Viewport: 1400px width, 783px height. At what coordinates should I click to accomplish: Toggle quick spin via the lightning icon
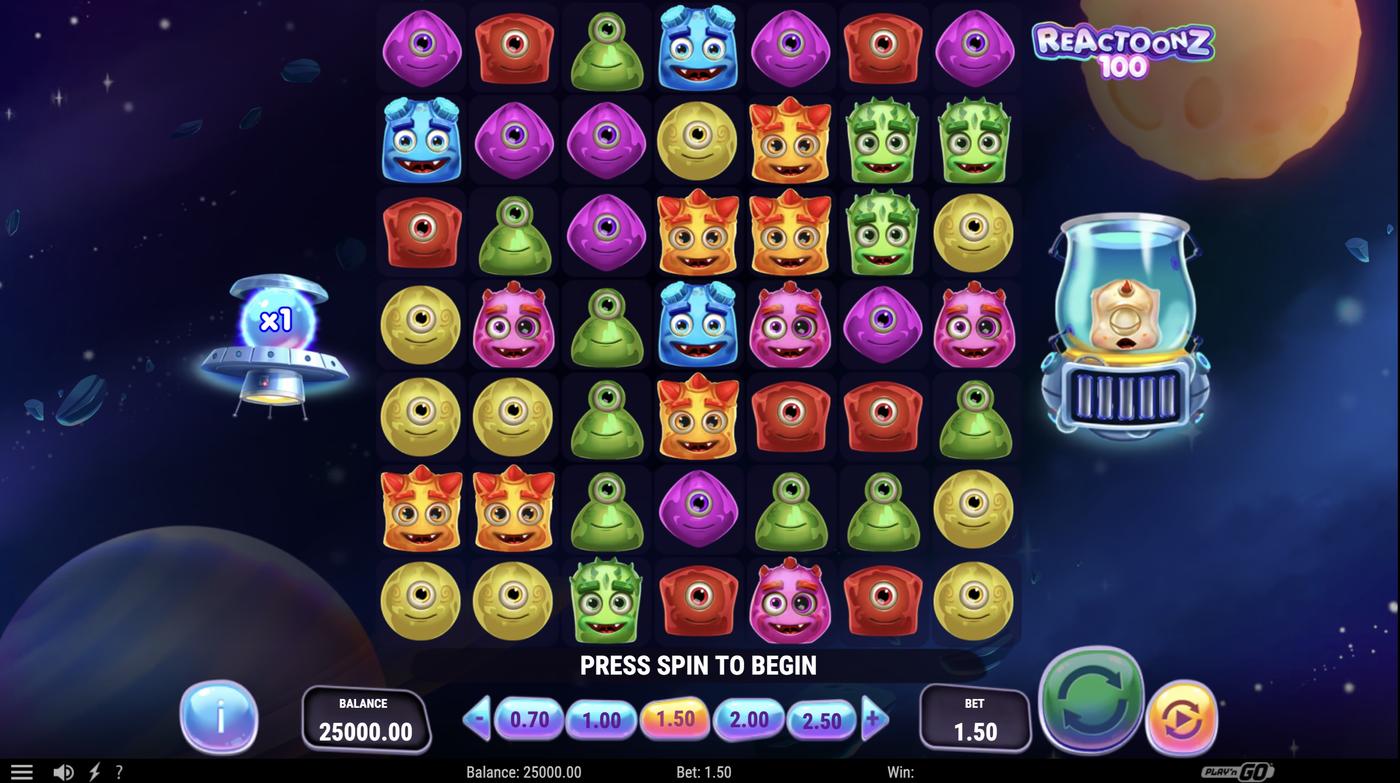[92, 770]
